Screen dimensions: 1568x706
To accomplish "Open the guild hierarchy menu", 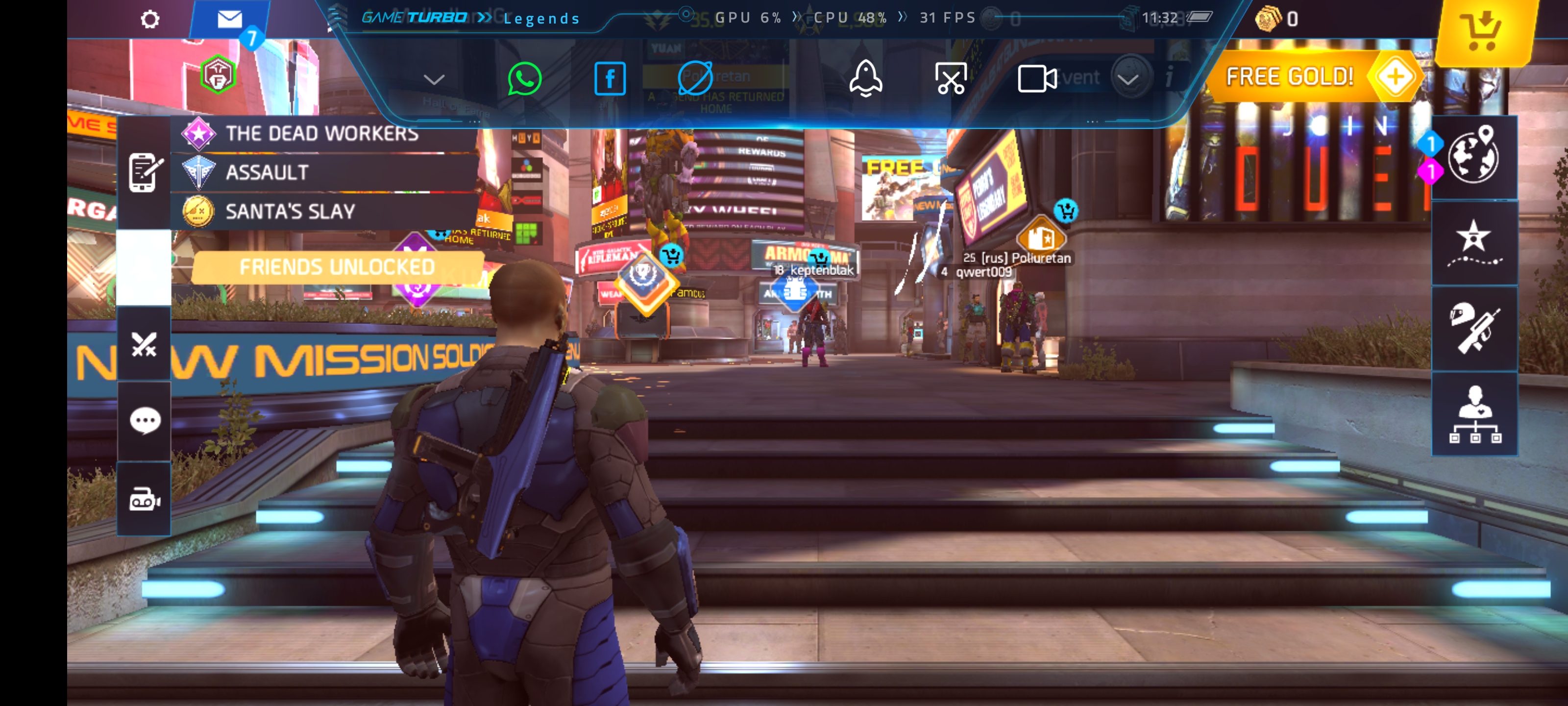I will [x=1473, y=414].
